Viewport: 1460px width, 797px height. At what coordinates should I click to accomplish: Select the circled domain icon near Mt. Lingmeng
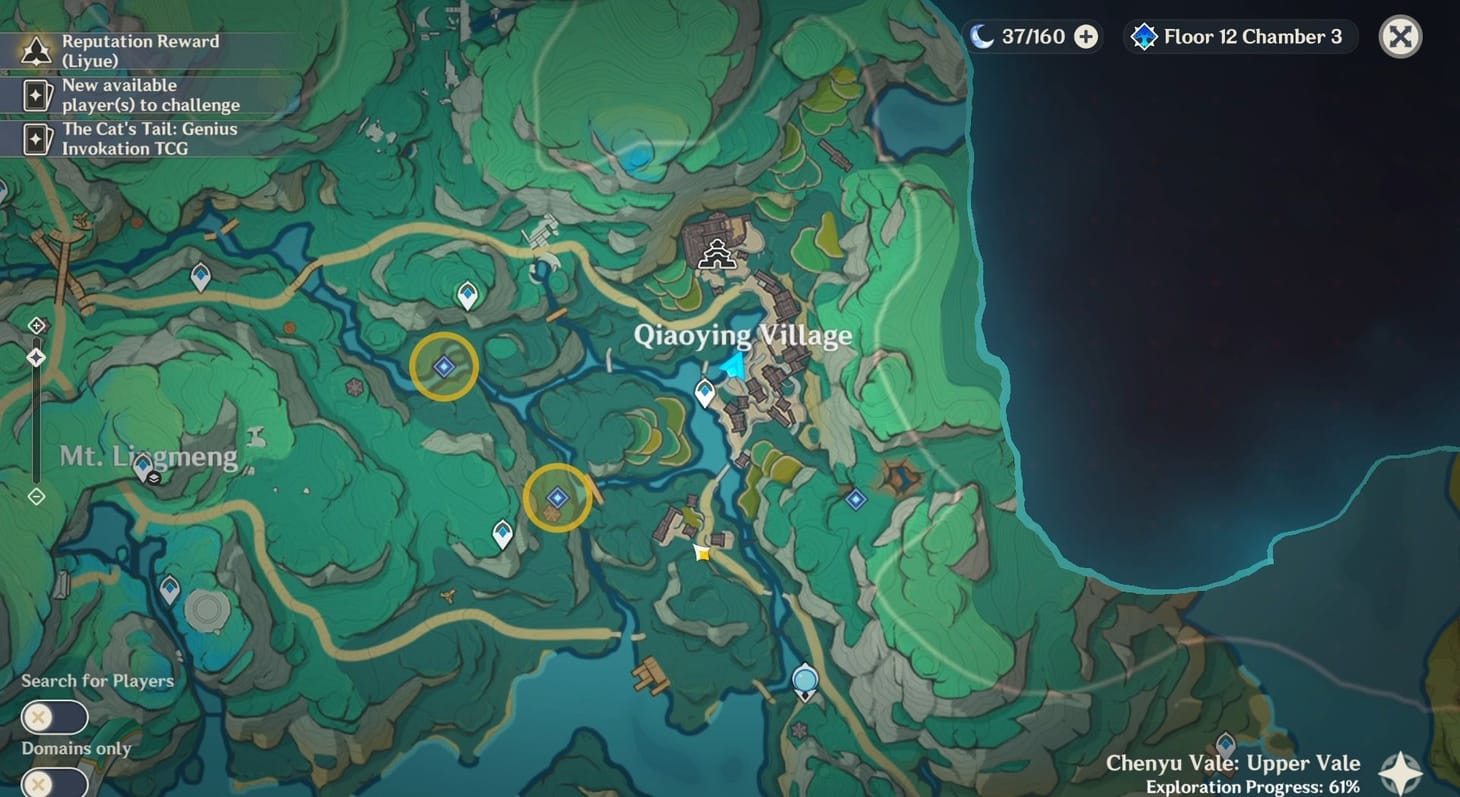(x=444, y=367)
